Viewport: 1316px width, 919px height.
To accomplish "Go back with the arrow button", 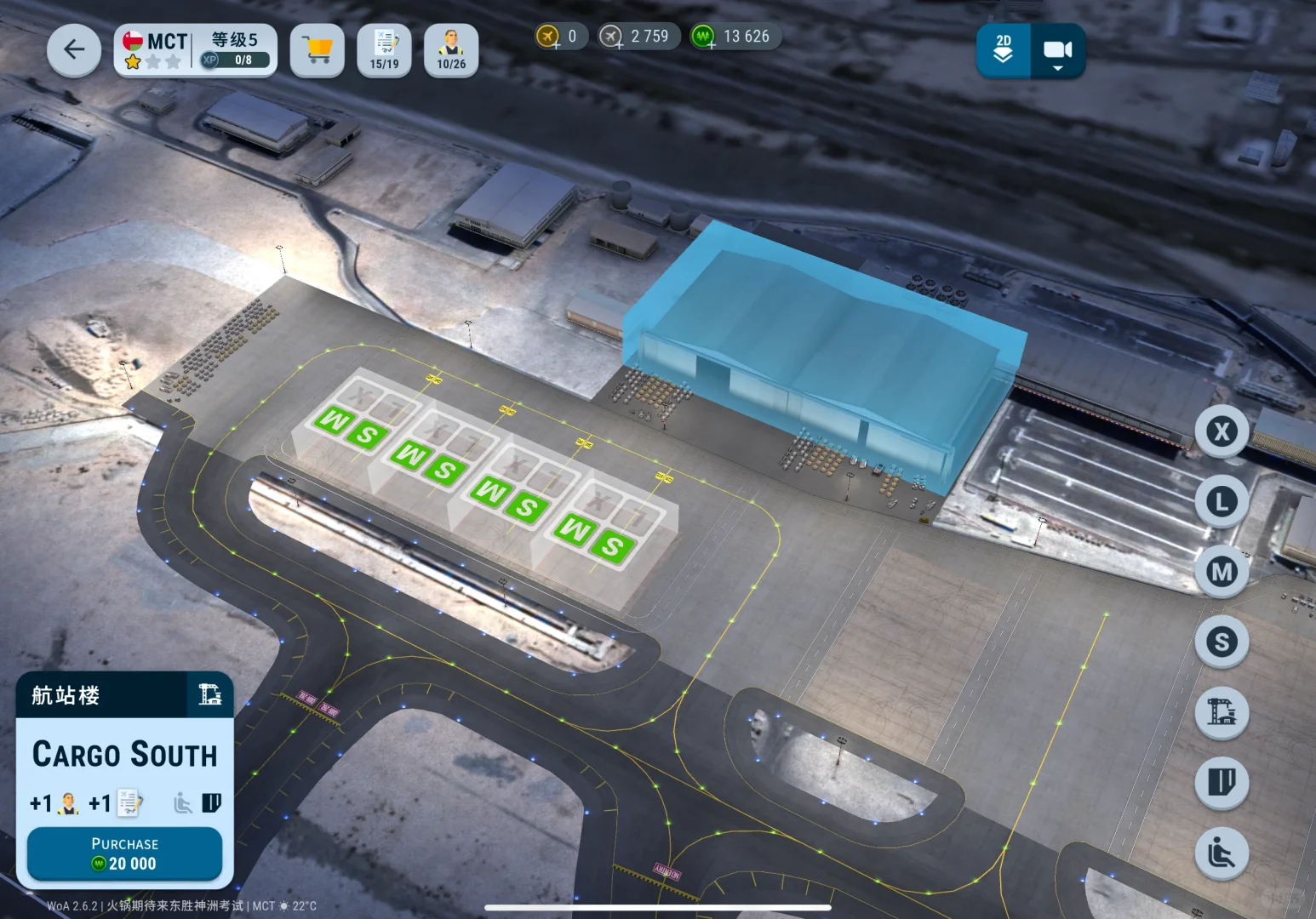I will point(74,50).
